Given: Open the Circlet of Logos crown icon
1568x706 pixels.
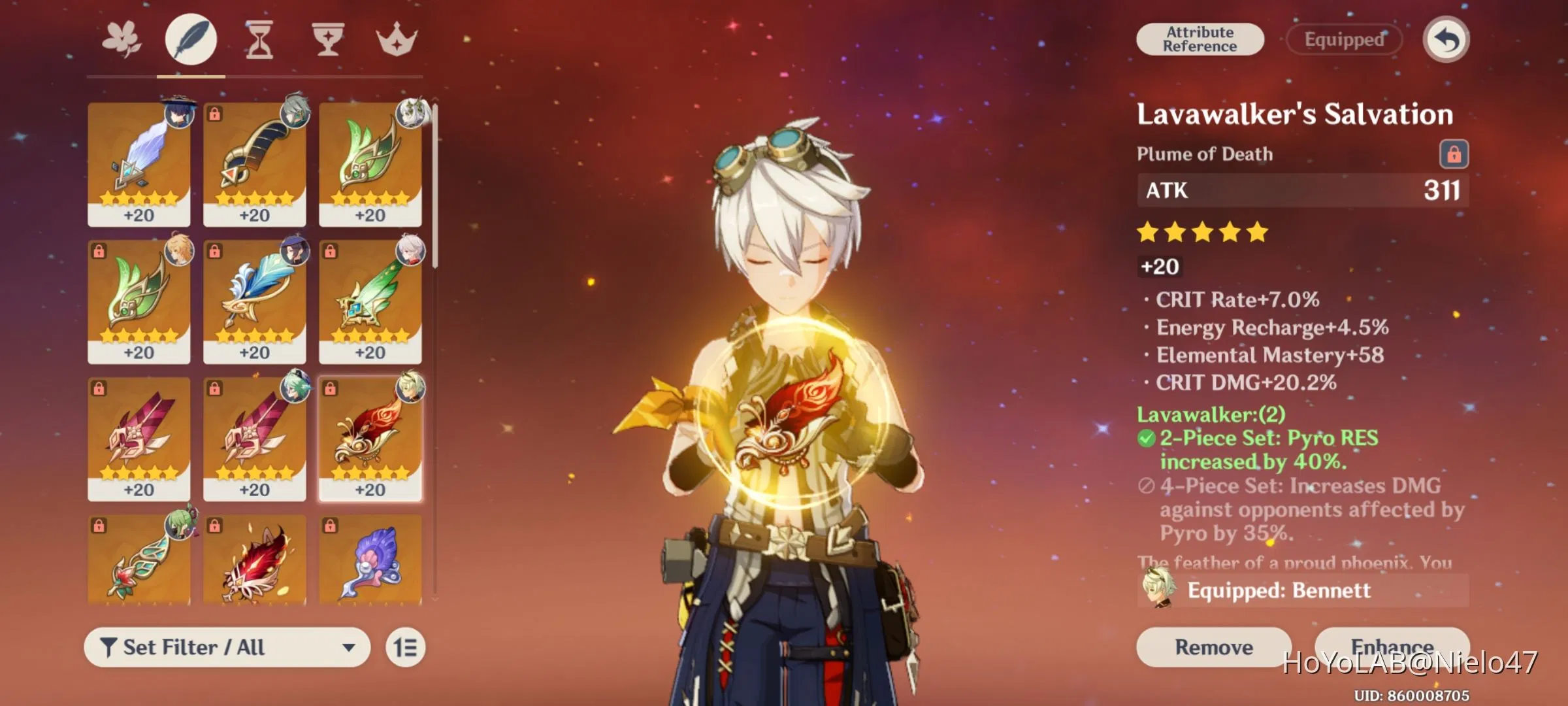Looking at the screenshot, I should pos(399,38).
